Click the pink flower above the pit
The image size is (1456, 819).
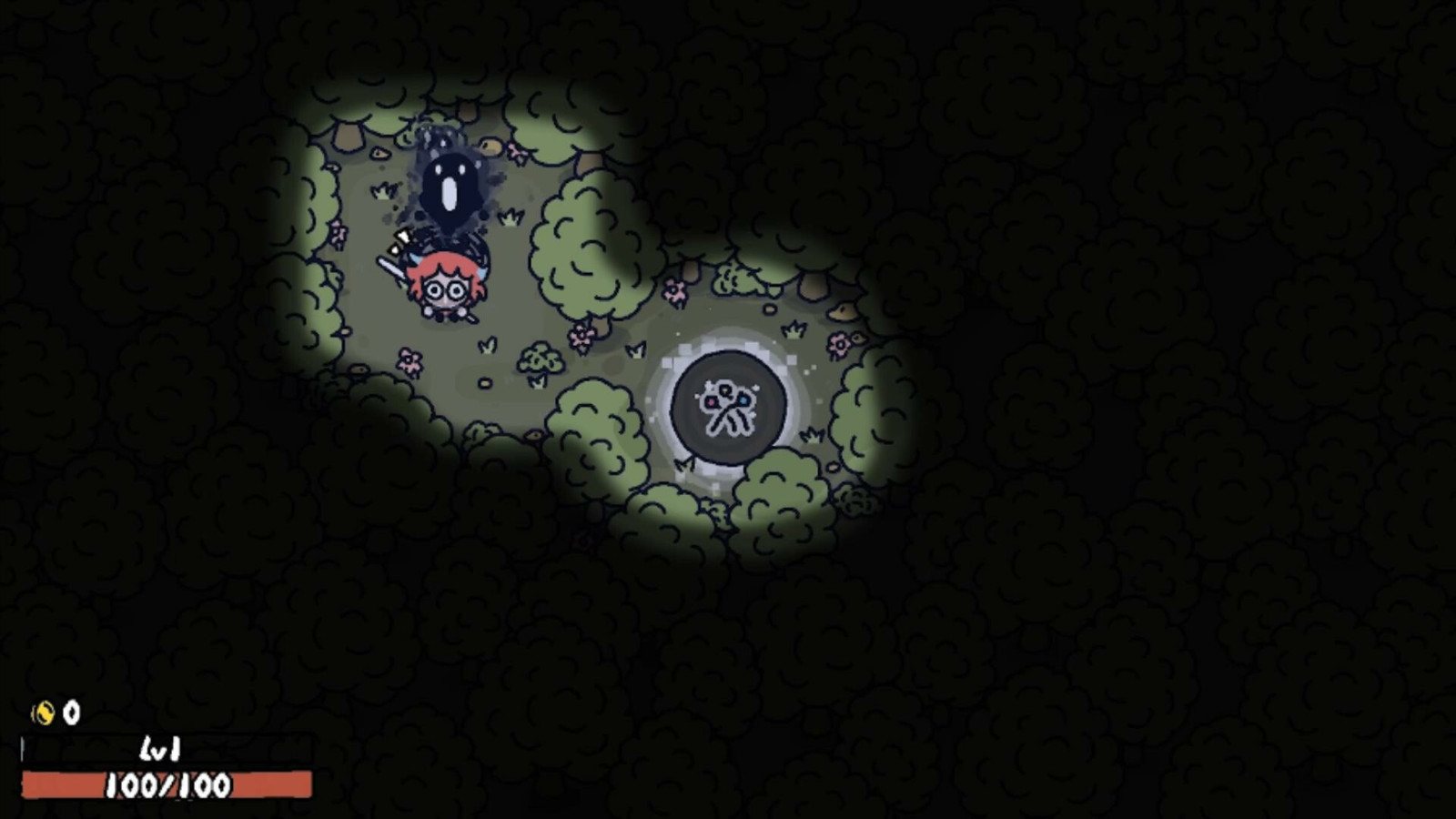[673, 290]
